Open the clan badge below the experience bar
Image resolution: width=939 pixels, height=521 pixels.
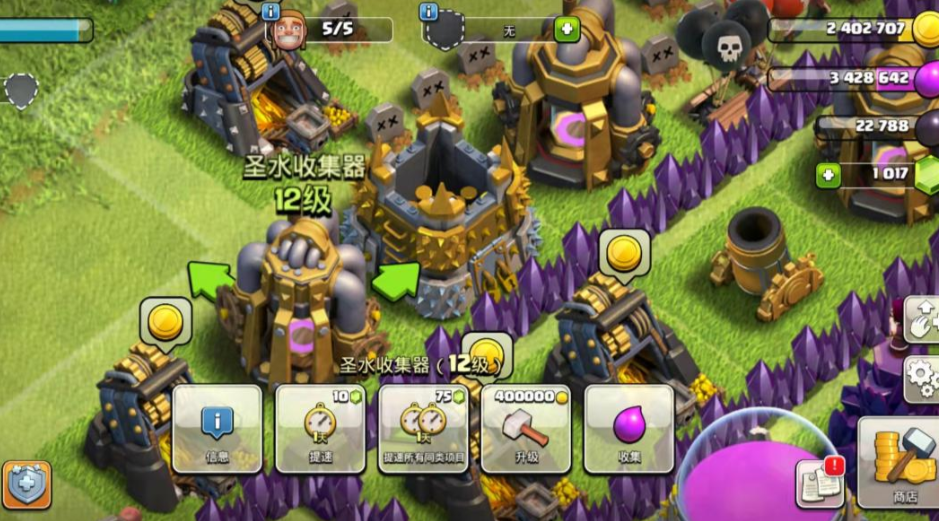coord(22,90)
